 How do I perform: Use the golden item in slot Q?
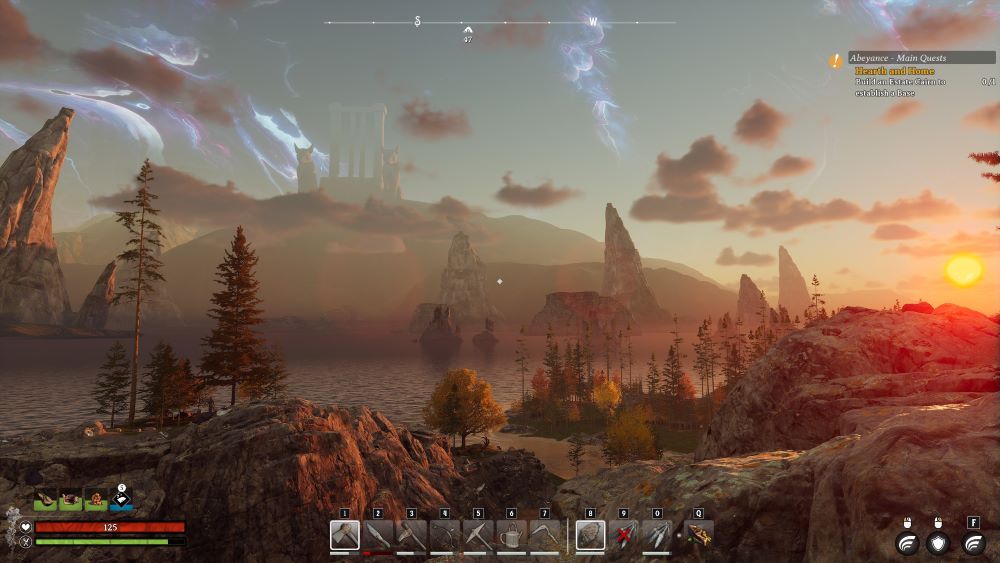tap(698, 535)
